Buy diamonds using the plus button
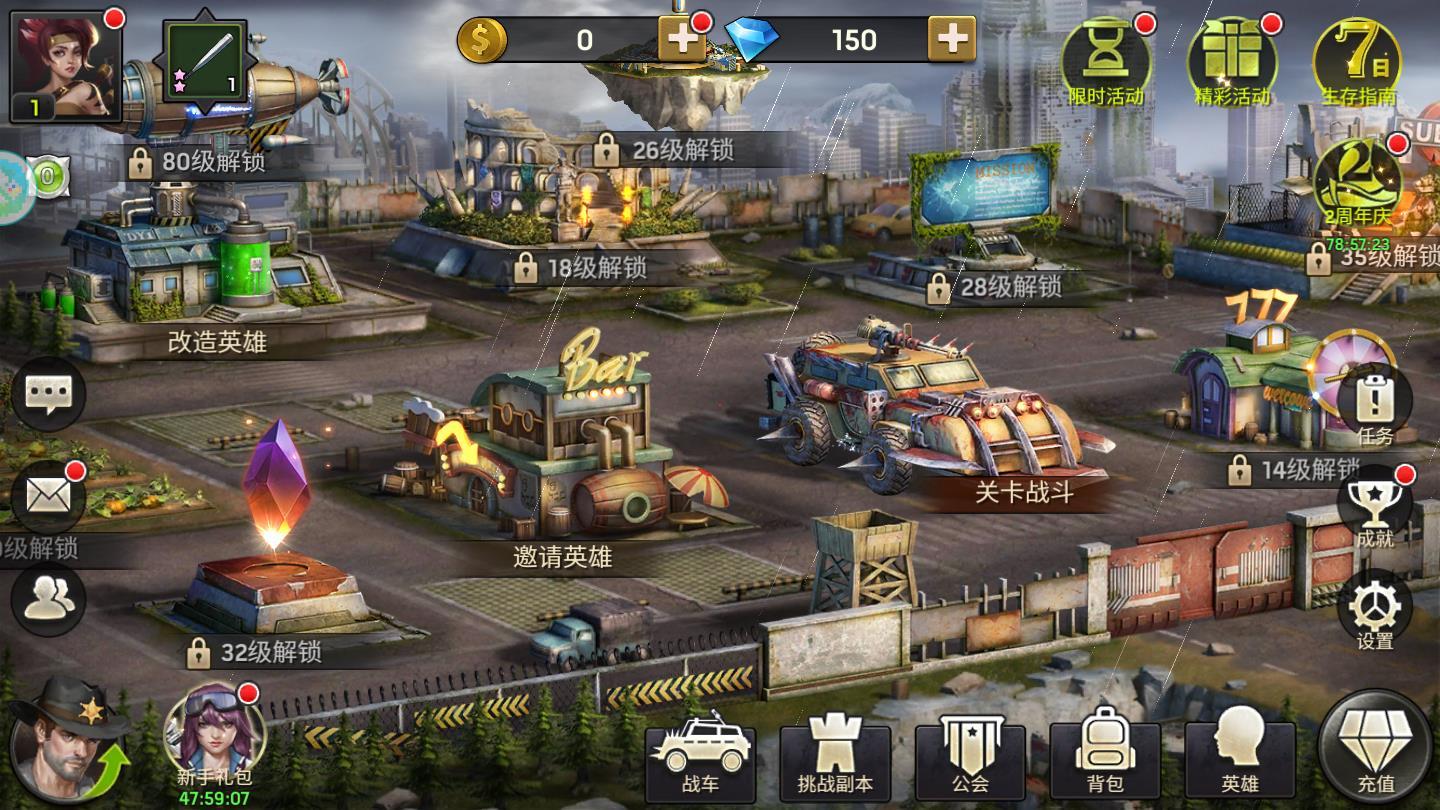Screen dimensions: 1440x810 pos(951,40)
